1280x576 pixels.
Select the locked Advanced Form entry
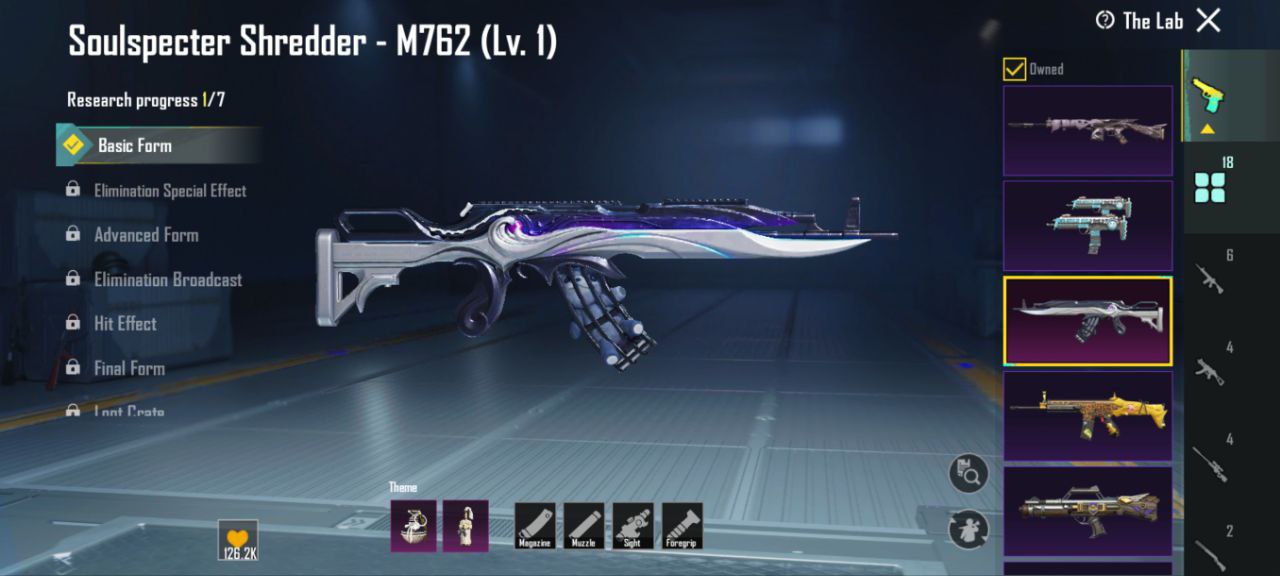[146, 235]
